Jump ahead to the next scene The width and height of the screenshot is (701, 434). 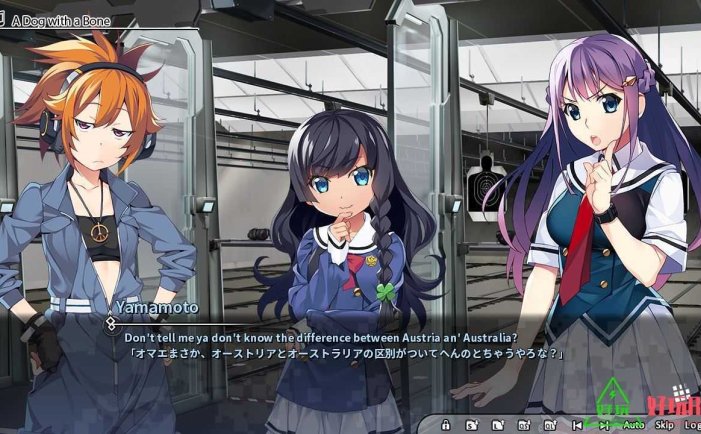(x=606, y=425)
